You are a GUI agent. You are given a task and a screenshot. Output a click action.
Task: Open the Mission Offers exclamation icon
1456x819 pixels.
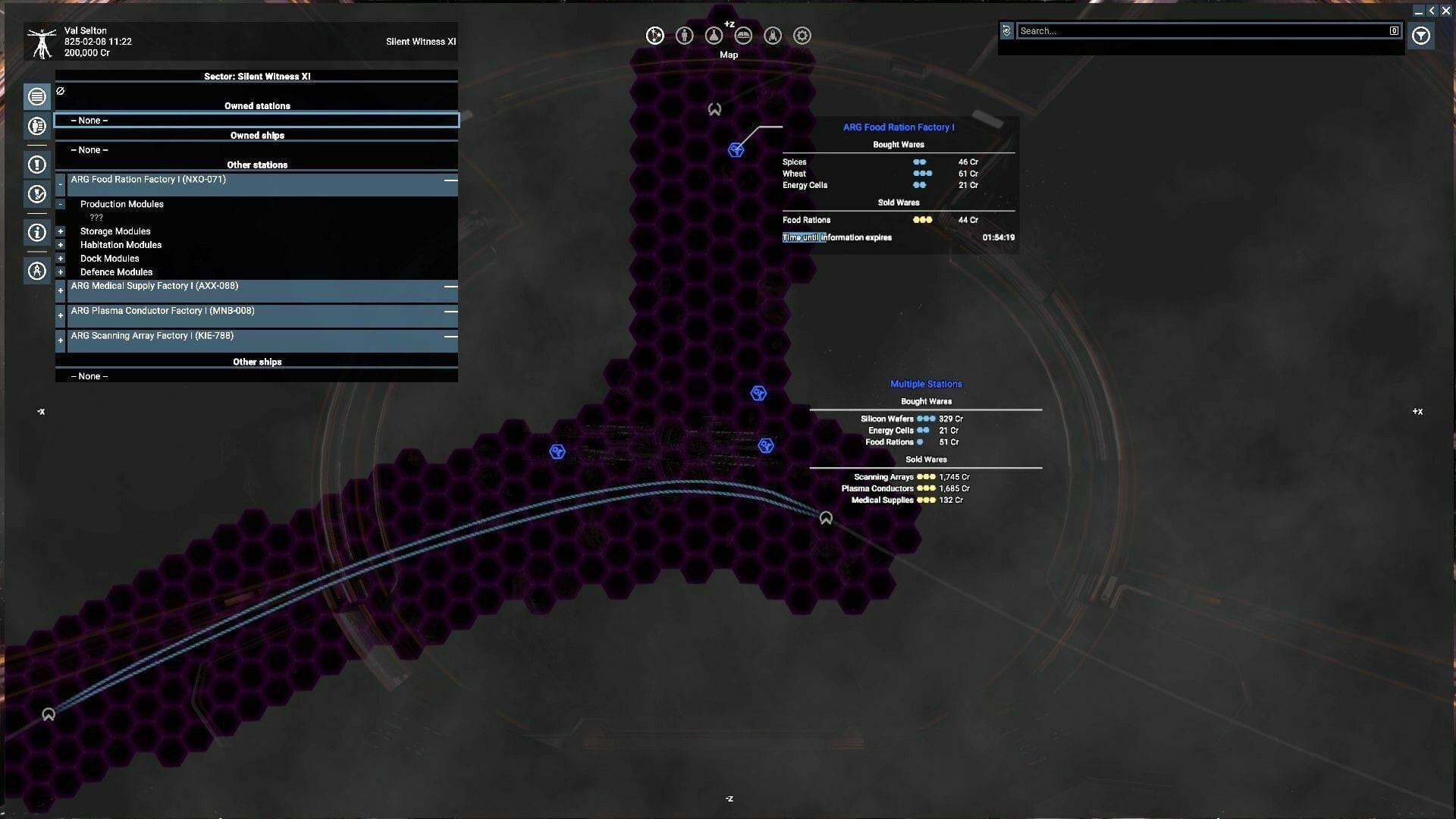click(x=36, y=164)
